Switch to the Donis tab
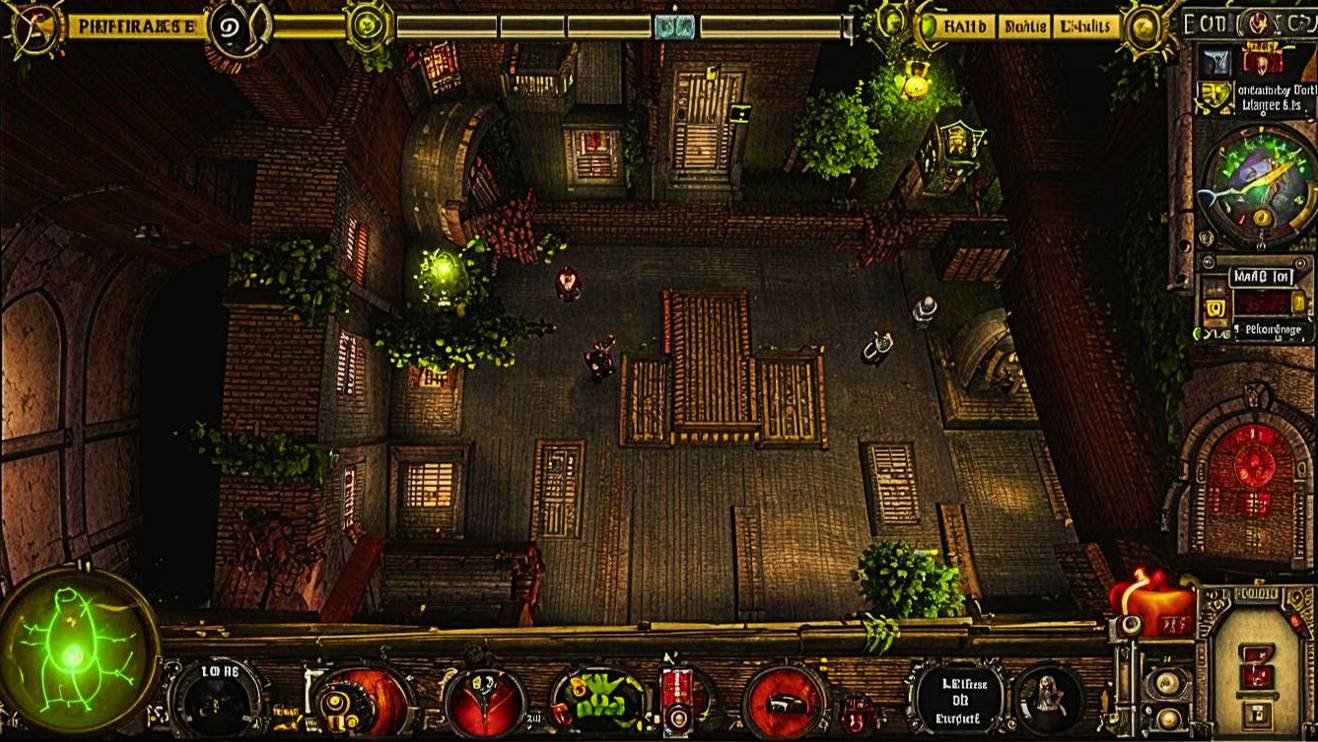The height and width of the screenshot is (742, 1318). coord(1025,26)
